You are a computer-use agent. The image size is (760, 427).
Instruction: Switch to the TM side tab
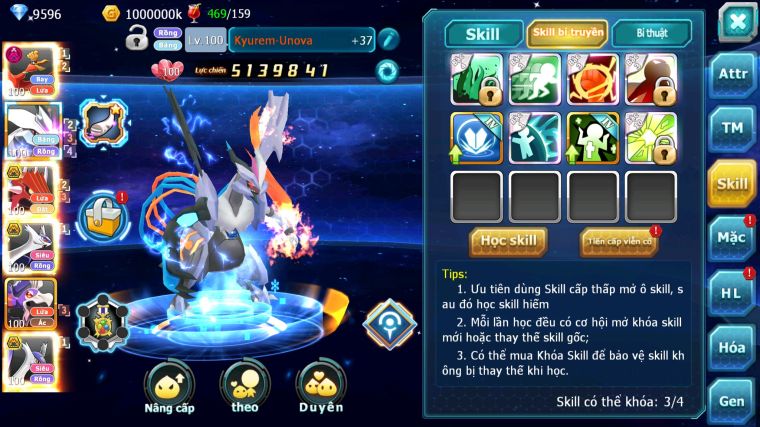pyautogui.click(x=732, y=130)
